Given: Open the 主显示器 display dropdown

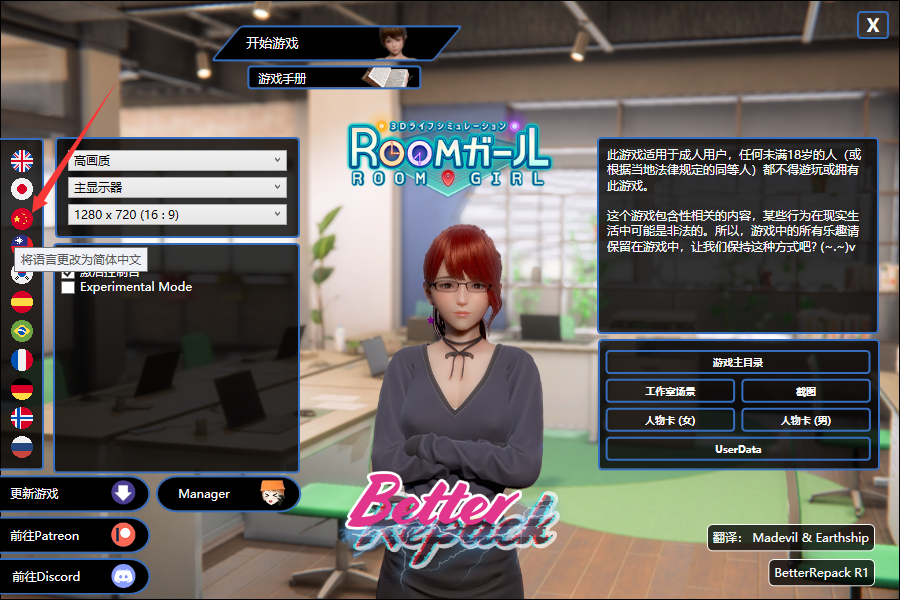Looking at the screenshot, I should pyautogui.click(x=178, y=187).
